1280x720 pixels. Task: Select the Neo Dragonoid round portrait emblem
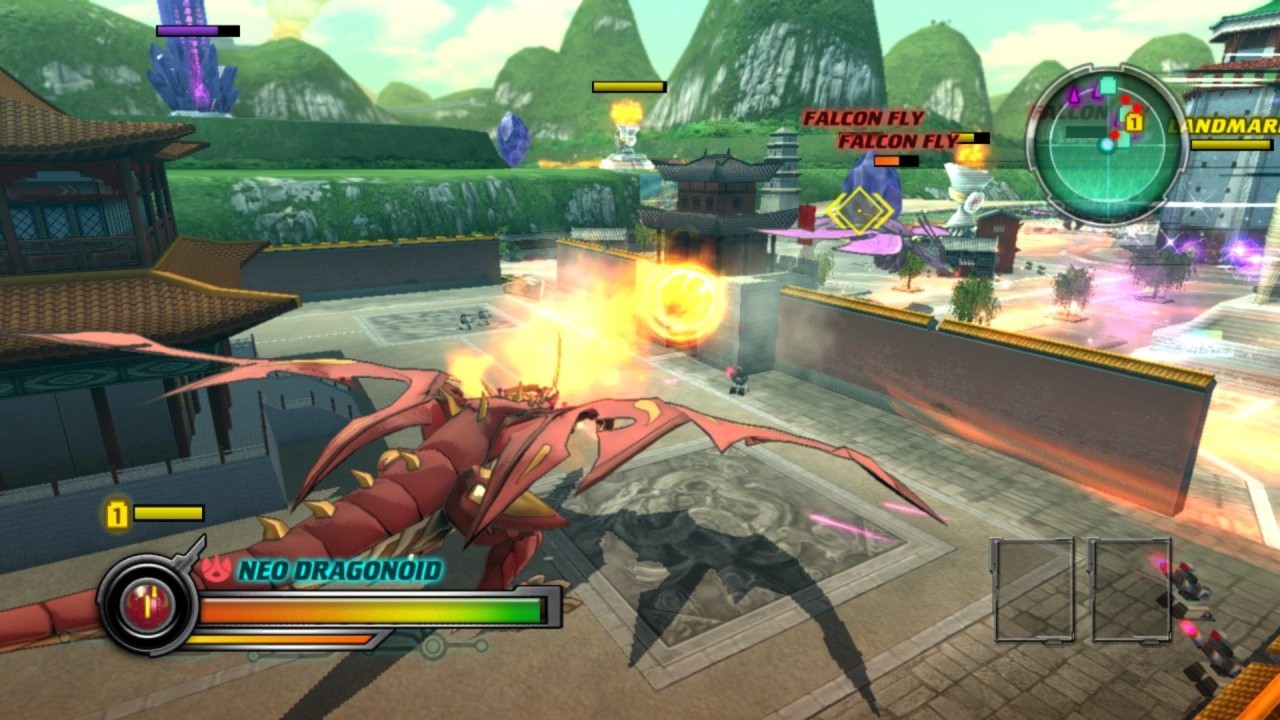point(147,605)
